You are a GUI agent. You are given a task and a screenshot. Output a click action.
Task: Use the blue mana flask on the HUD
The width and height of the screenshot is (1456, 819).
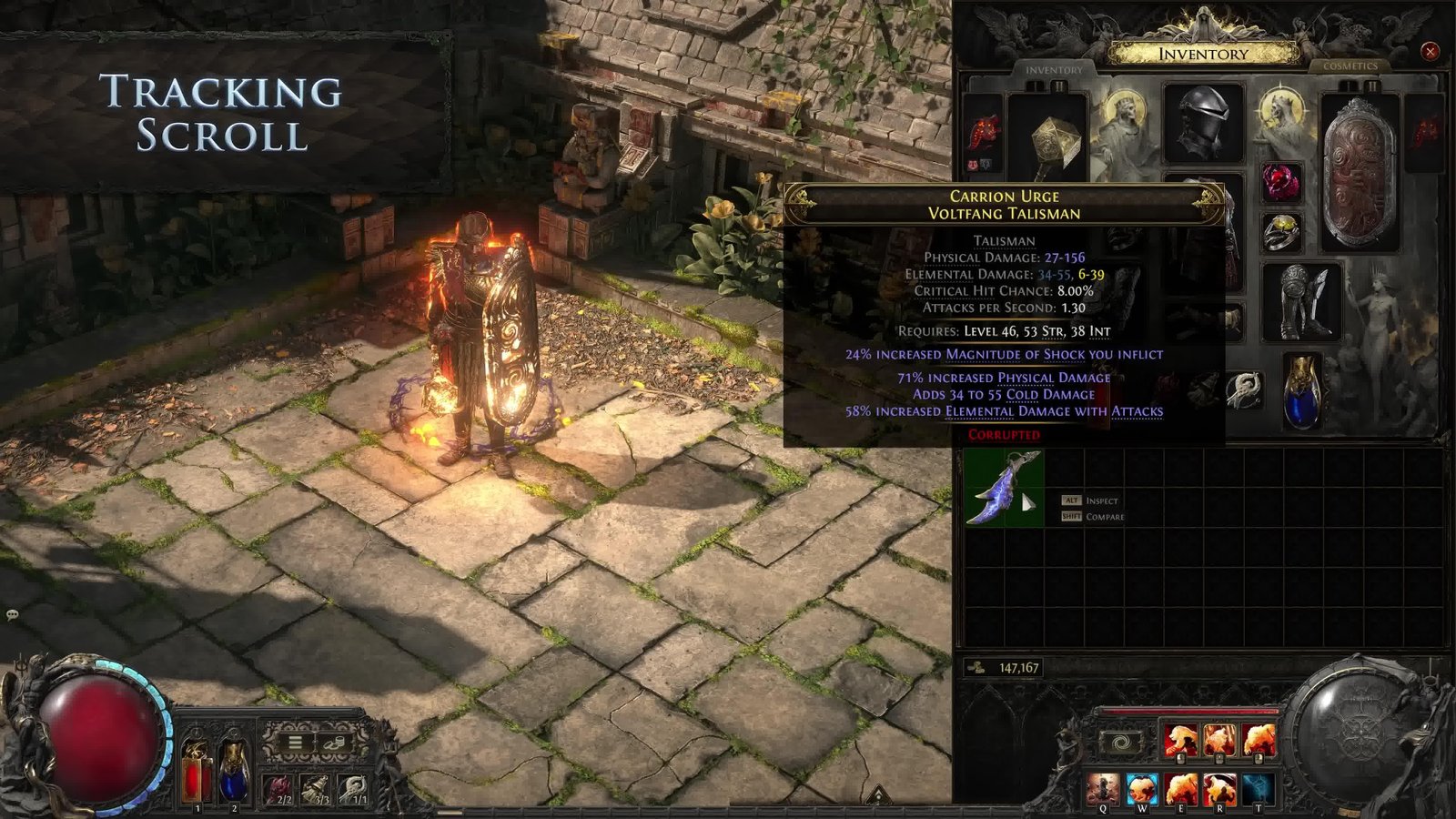tap(234, 771)
